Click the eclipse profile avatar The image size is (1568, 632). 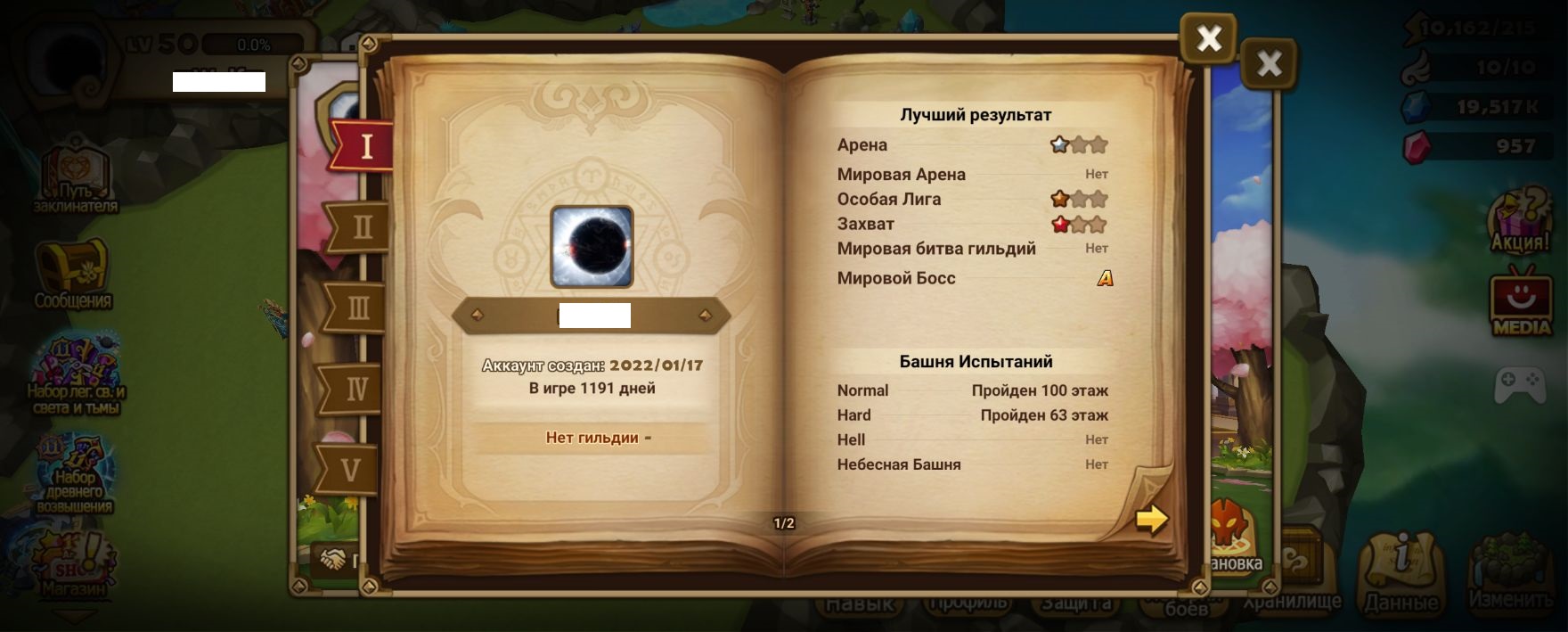[592, 247]
